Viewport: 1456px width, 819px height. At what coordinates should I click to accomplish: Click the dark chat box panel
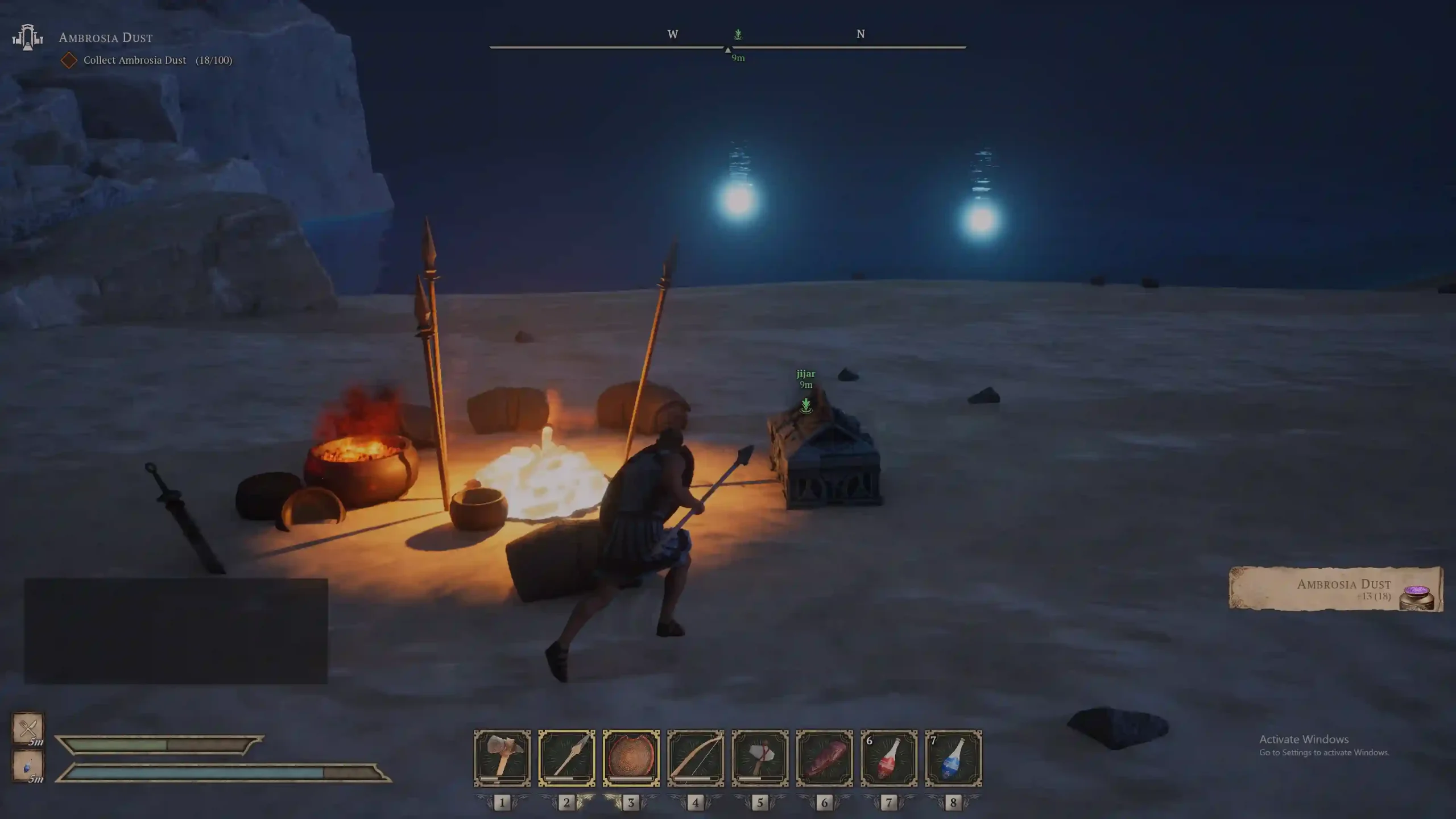tap(176, 631)
